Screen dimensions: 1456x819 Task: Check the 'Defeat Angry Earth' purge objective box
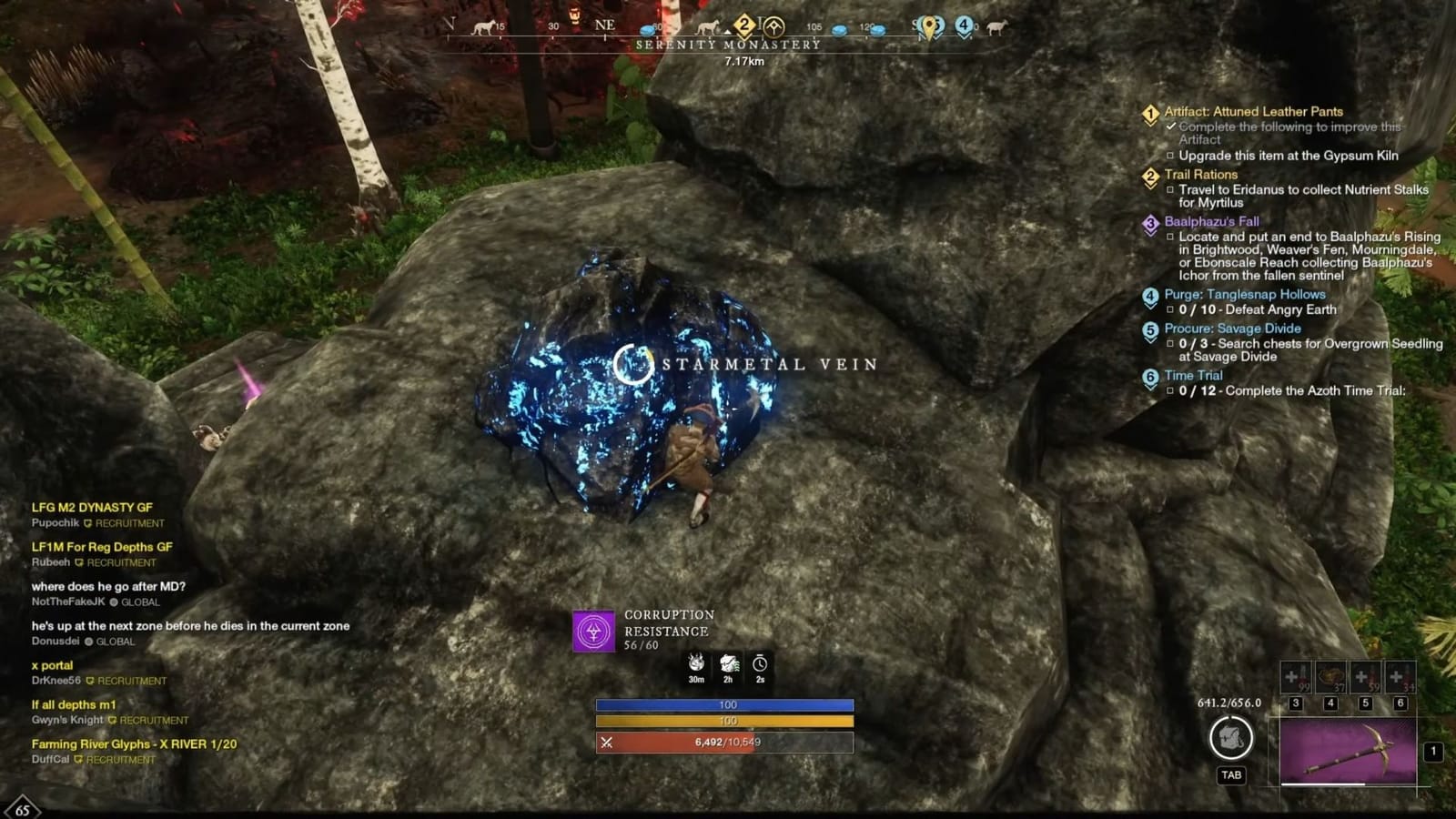pos(1170,310)
